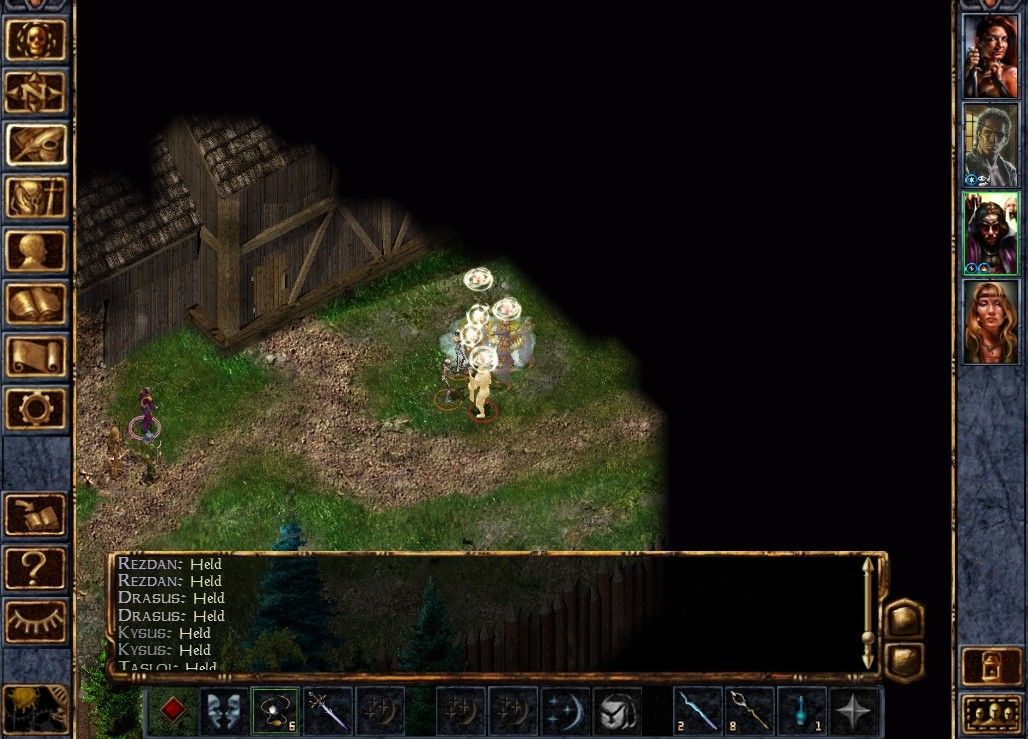Open special abilities with the four-point star
Screen dimensions: 1028x739
(855, 711)
